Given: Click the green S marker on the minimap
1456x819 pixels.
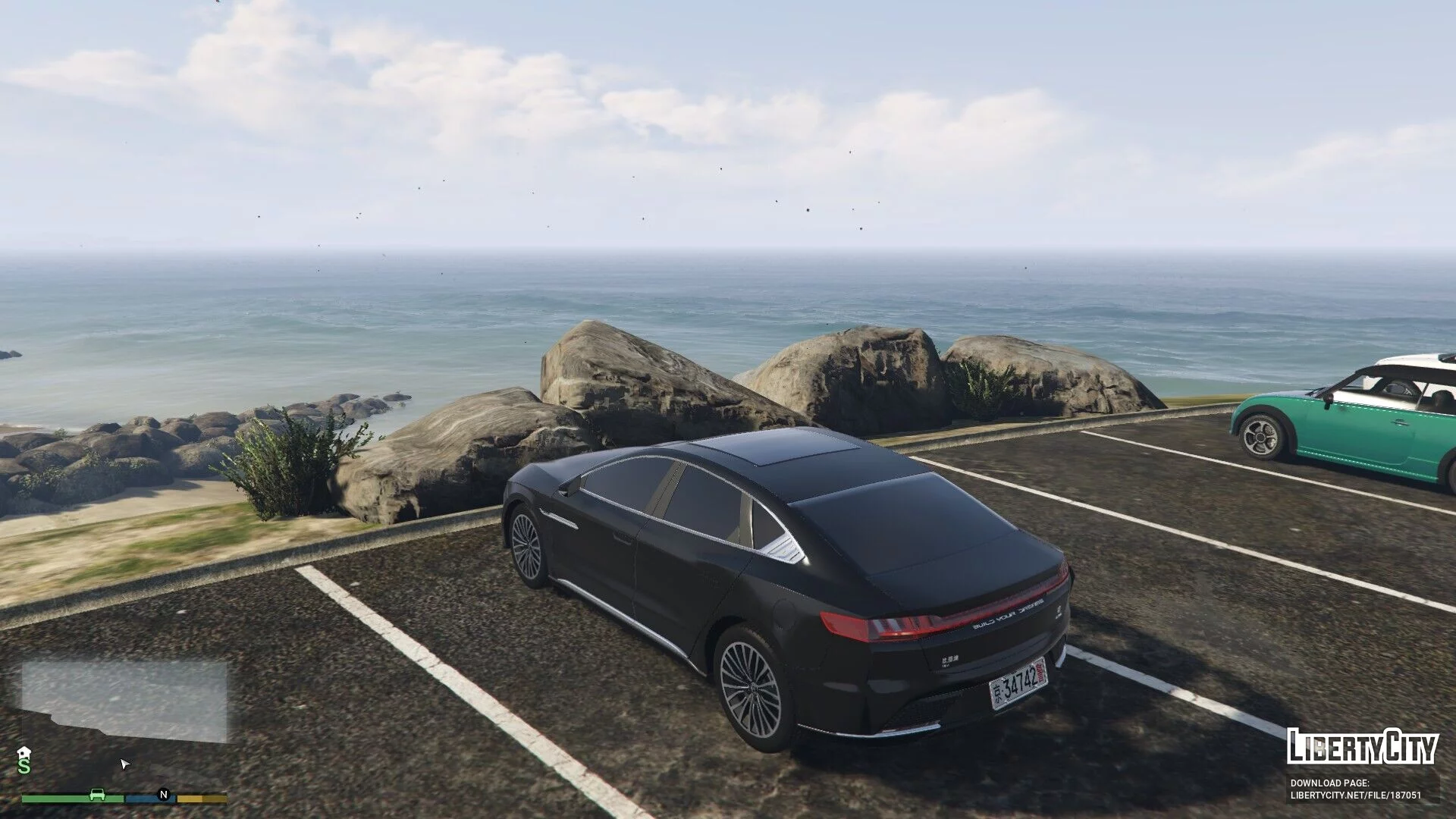Looking at the screenshot, I should click(24, 767).
